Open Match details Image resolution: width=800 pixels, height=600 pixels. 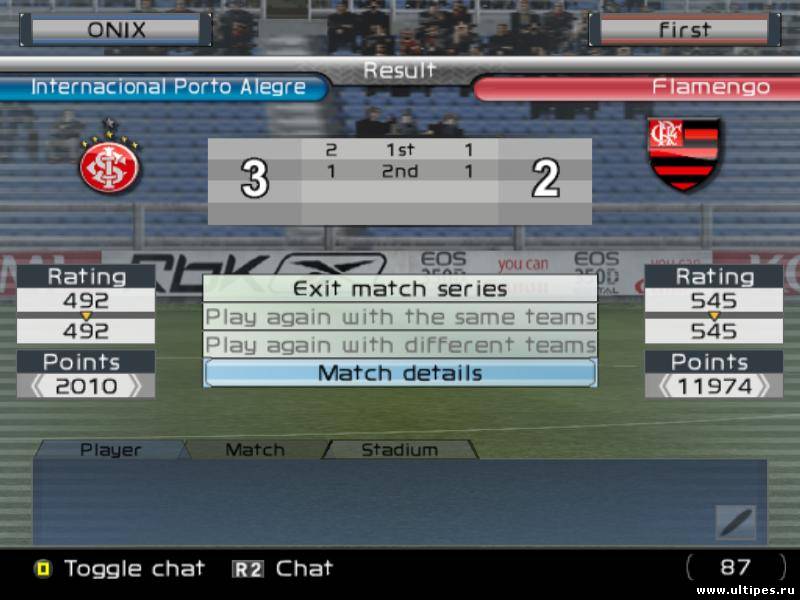[x=400, y=373]
